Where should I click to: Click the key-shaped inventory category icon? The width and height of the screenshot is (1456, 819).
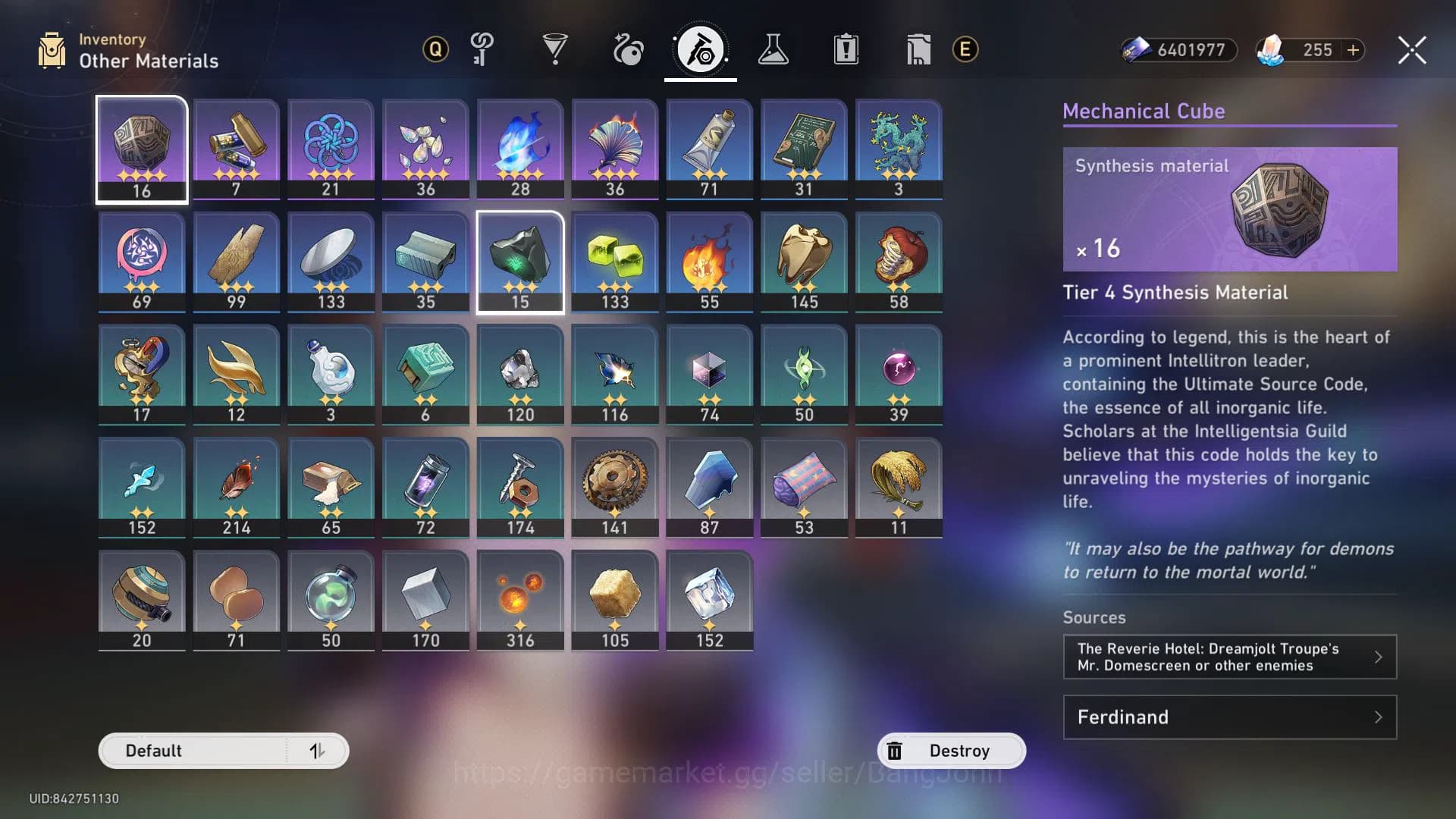(483, 49)
